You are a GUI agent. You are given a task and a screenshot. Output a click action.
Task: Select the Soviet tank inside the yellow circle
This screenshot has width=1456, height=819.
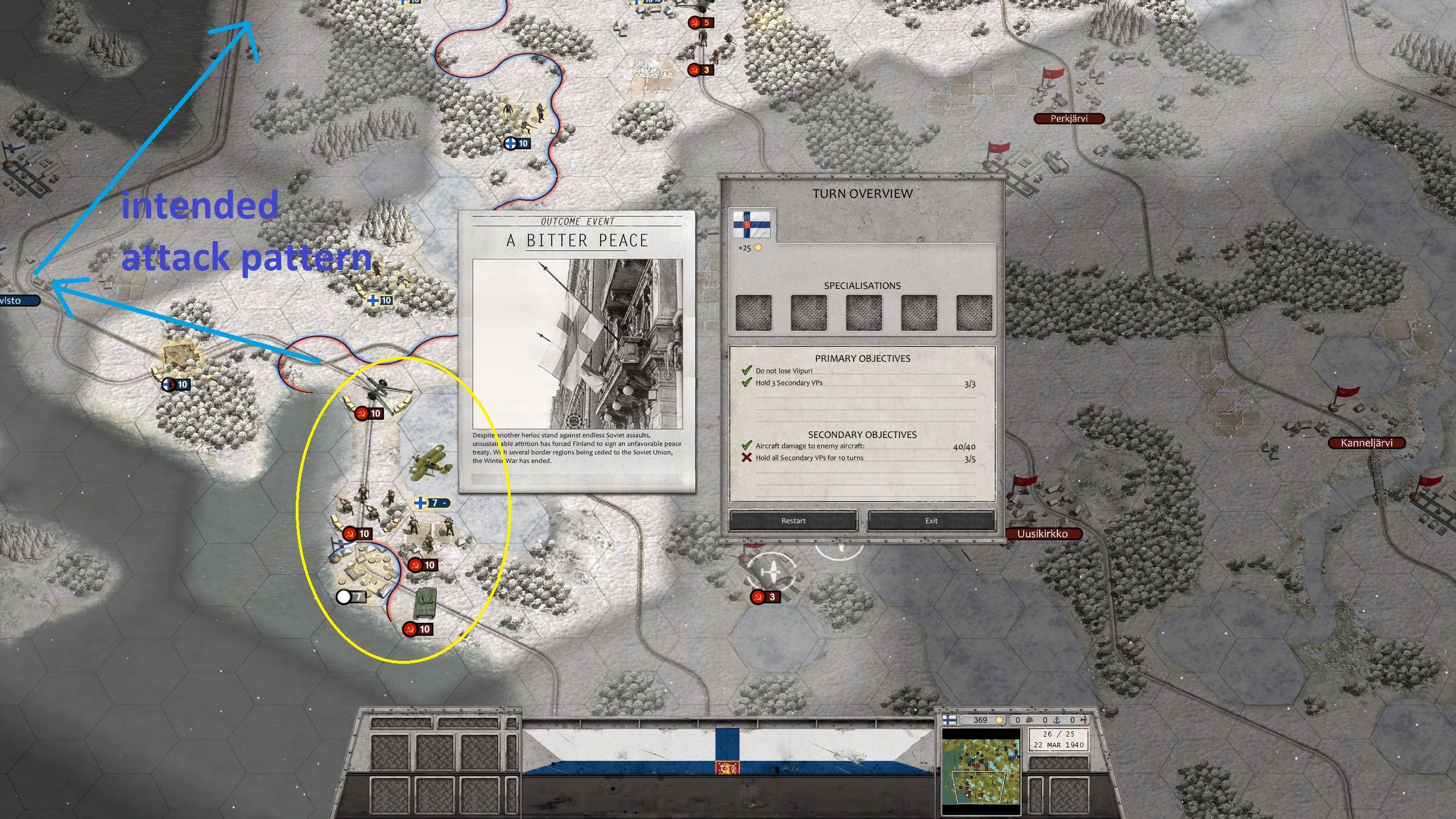tap(427, 602)
